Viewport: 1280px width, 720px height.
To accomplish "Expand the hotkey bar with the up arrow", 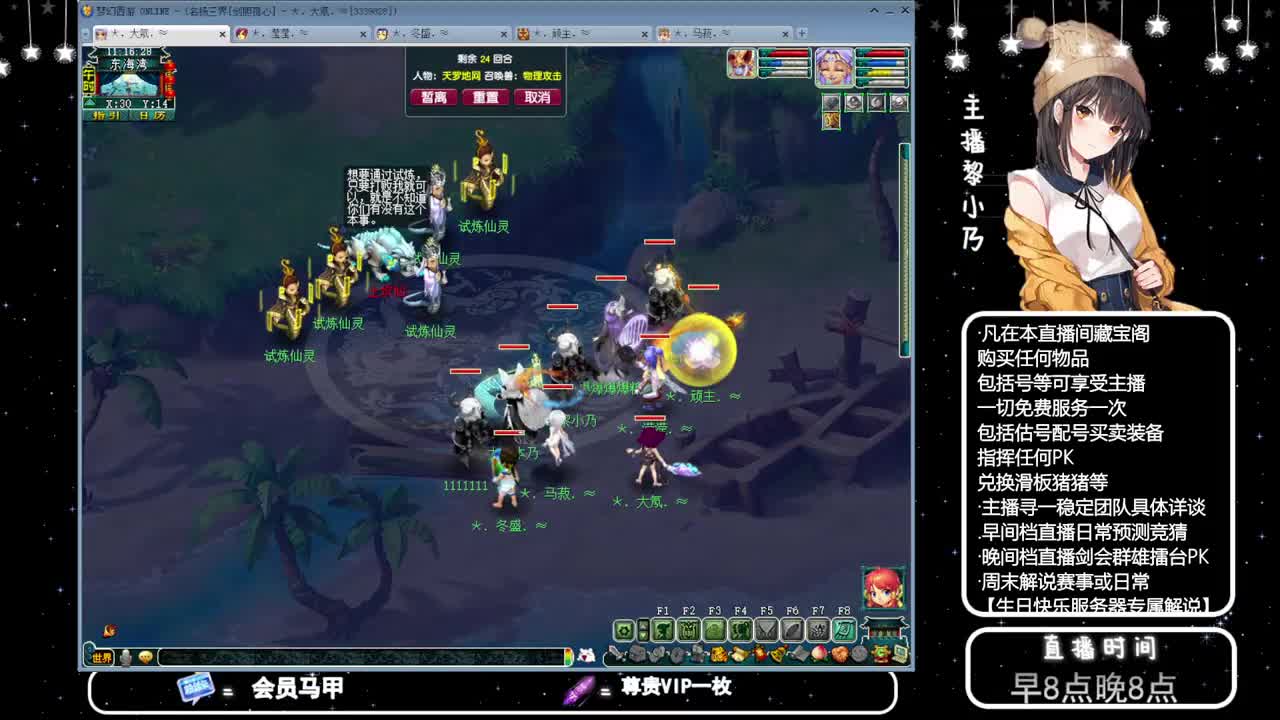I will pyautogui.click(x=644, y=626).
